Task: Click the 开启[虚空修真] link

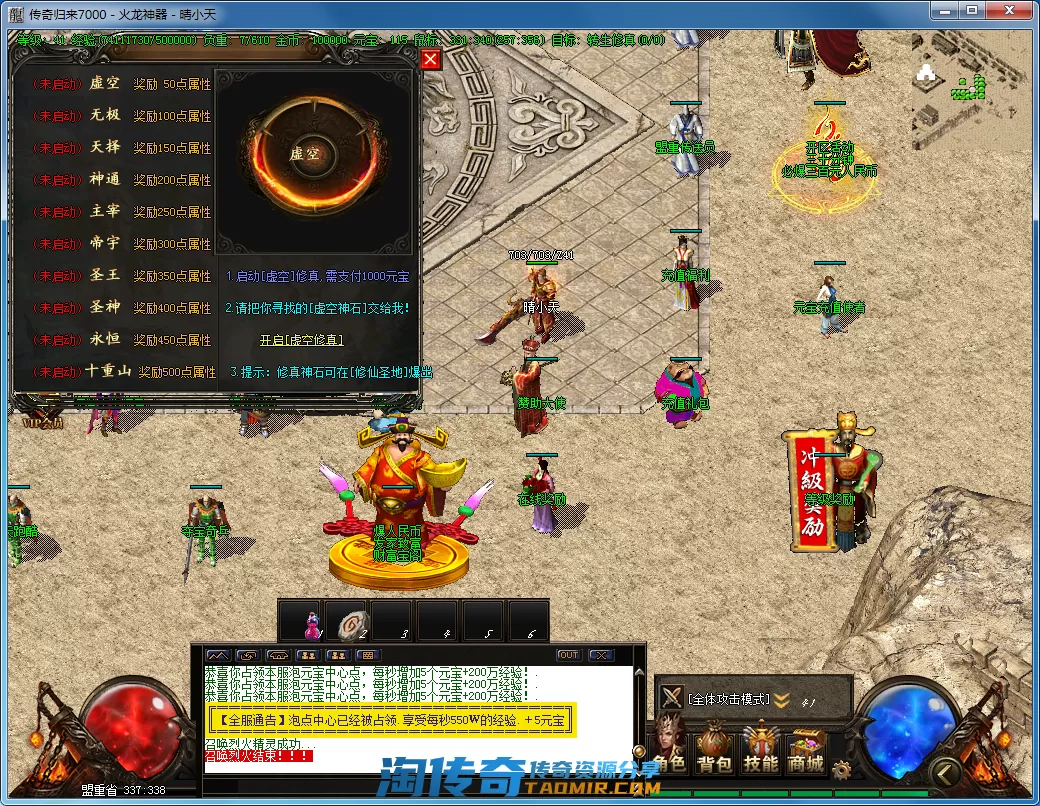Action: click(301, 340)
